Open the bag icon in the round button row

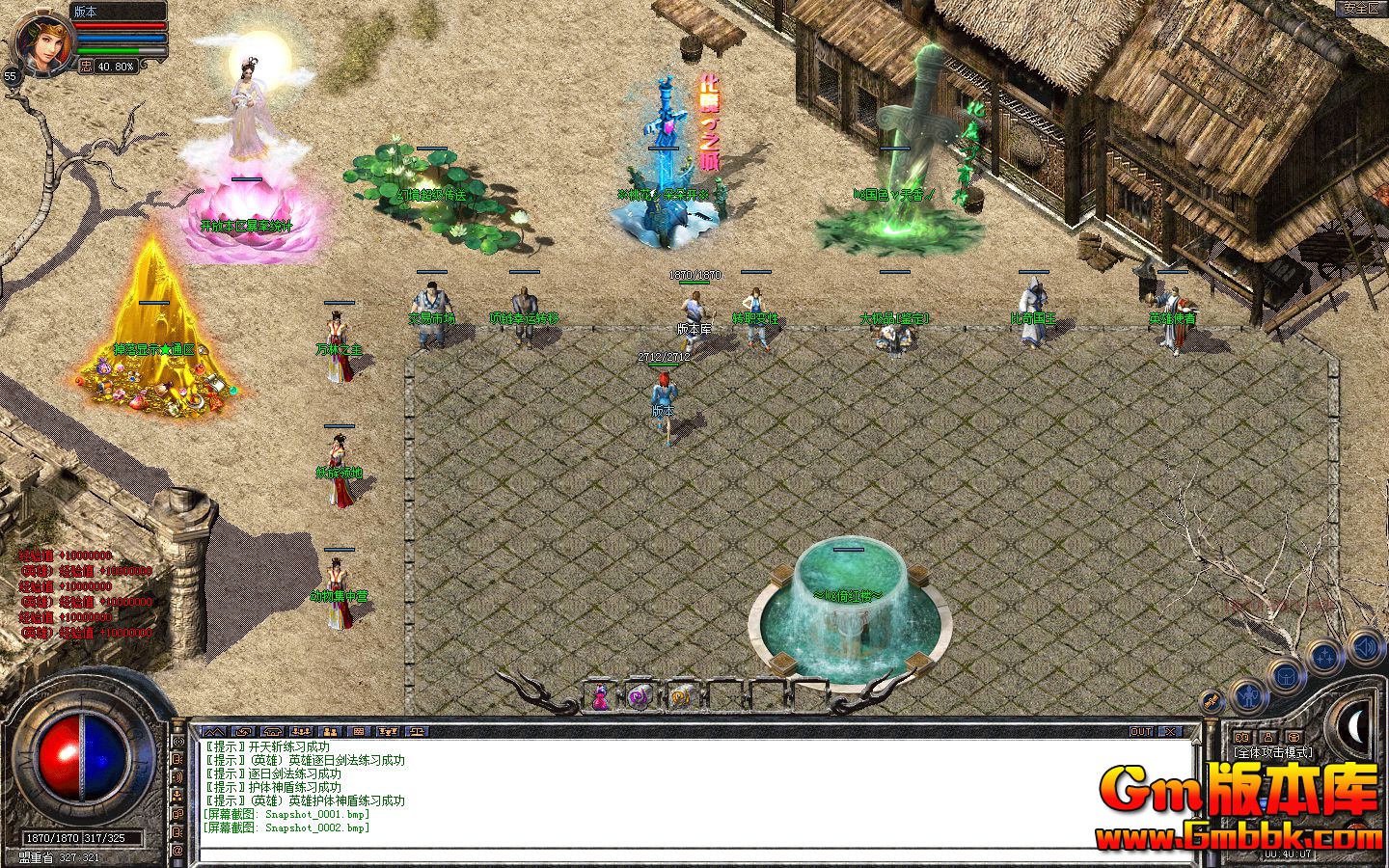[1286, 676]
